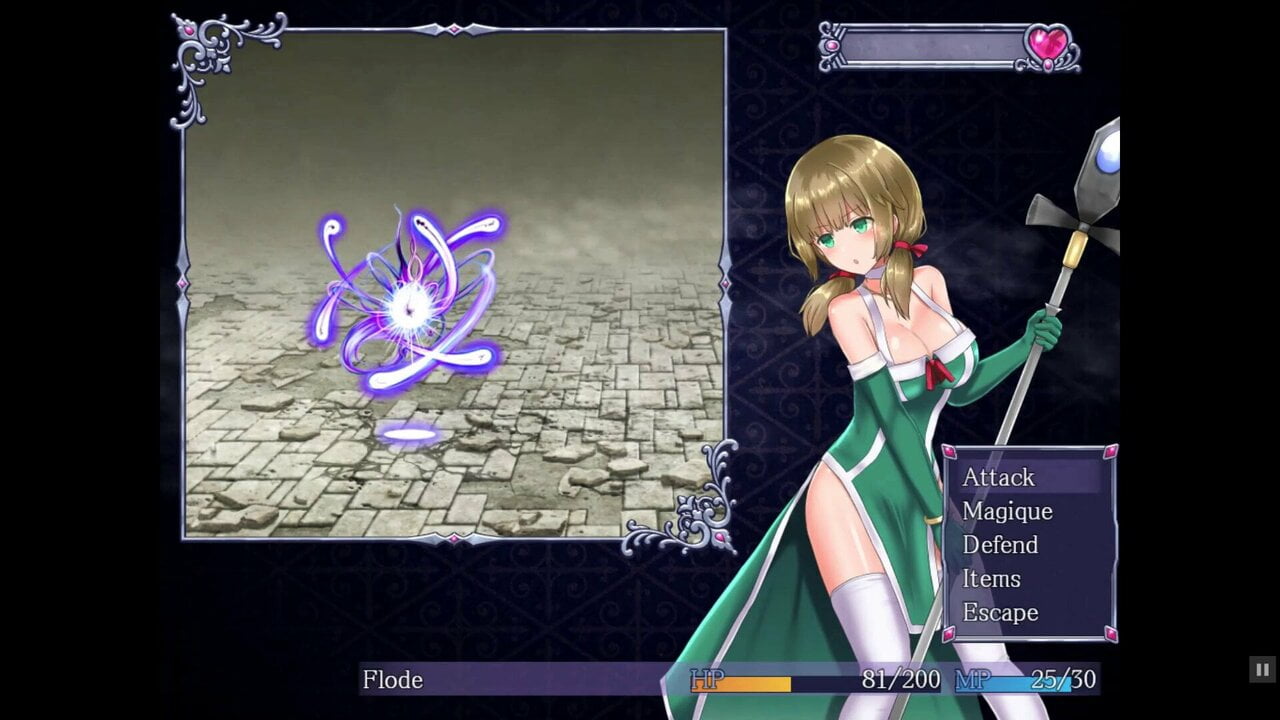Screen dimensions: 1280x720
Task: Pause the video with the pause button
Action: (x=1262, y=669)
